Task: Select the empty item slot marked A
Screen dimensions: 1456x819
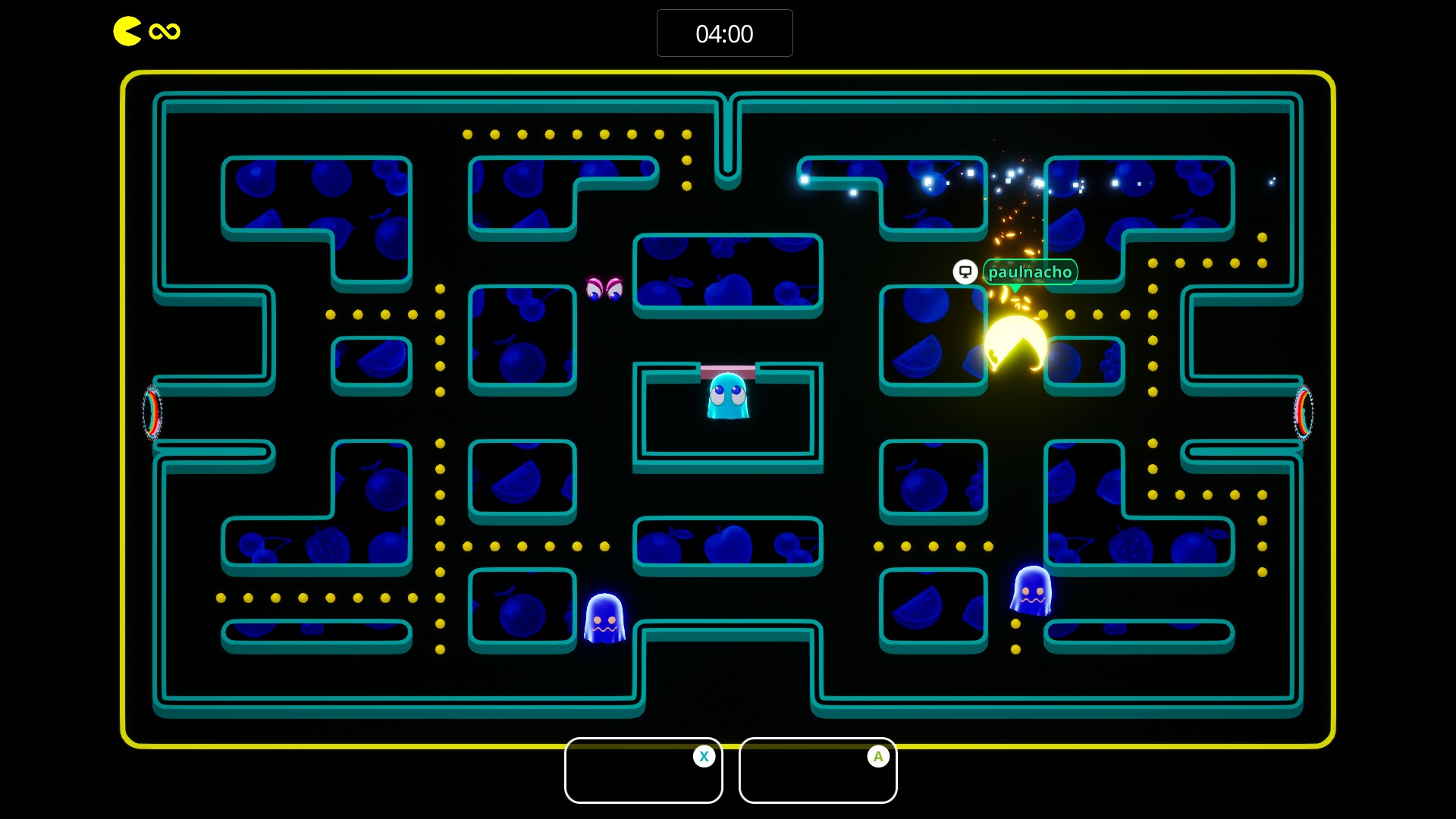Action: point(817,770)
